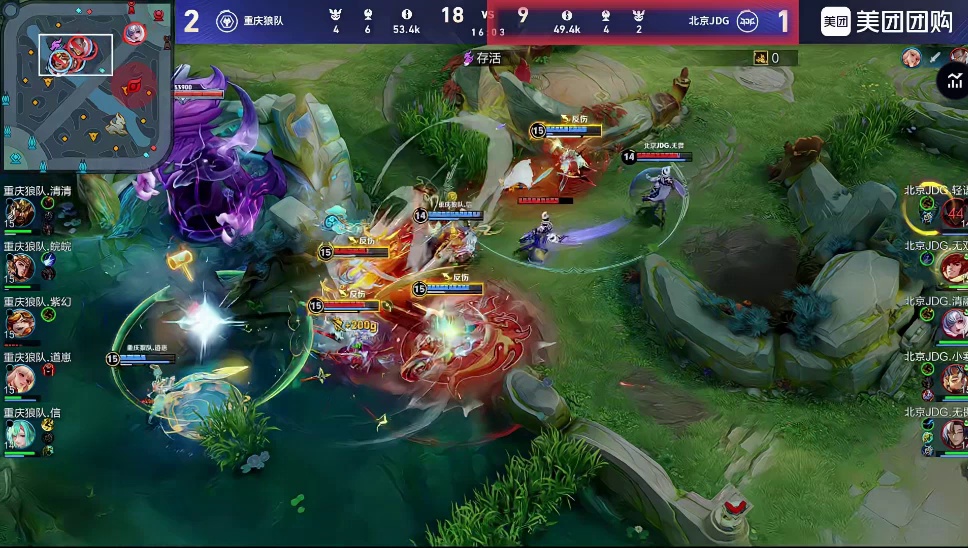Click the 北京JDG team logo
This screenshot has height=548, width=968.
coord(747,21)
